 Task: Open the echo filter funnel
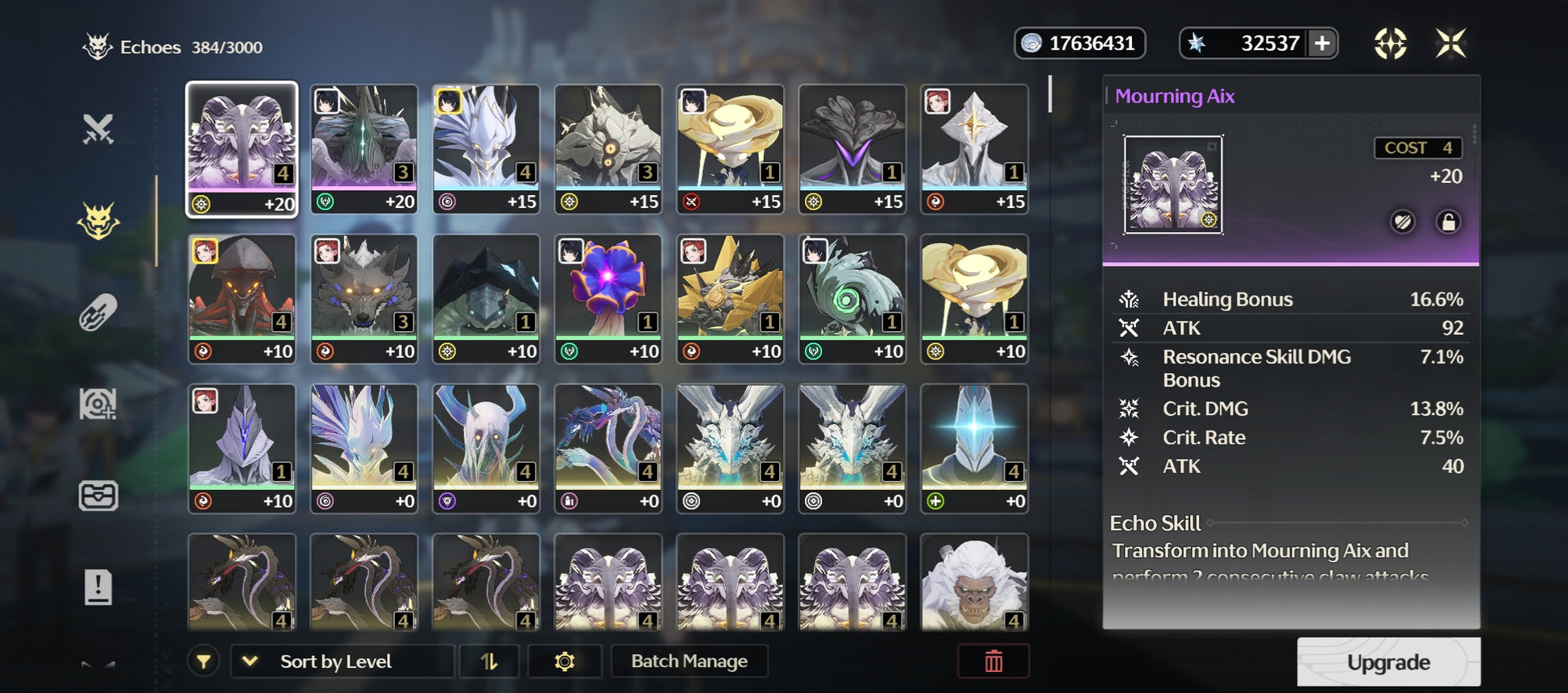click(x=204, y=662)
